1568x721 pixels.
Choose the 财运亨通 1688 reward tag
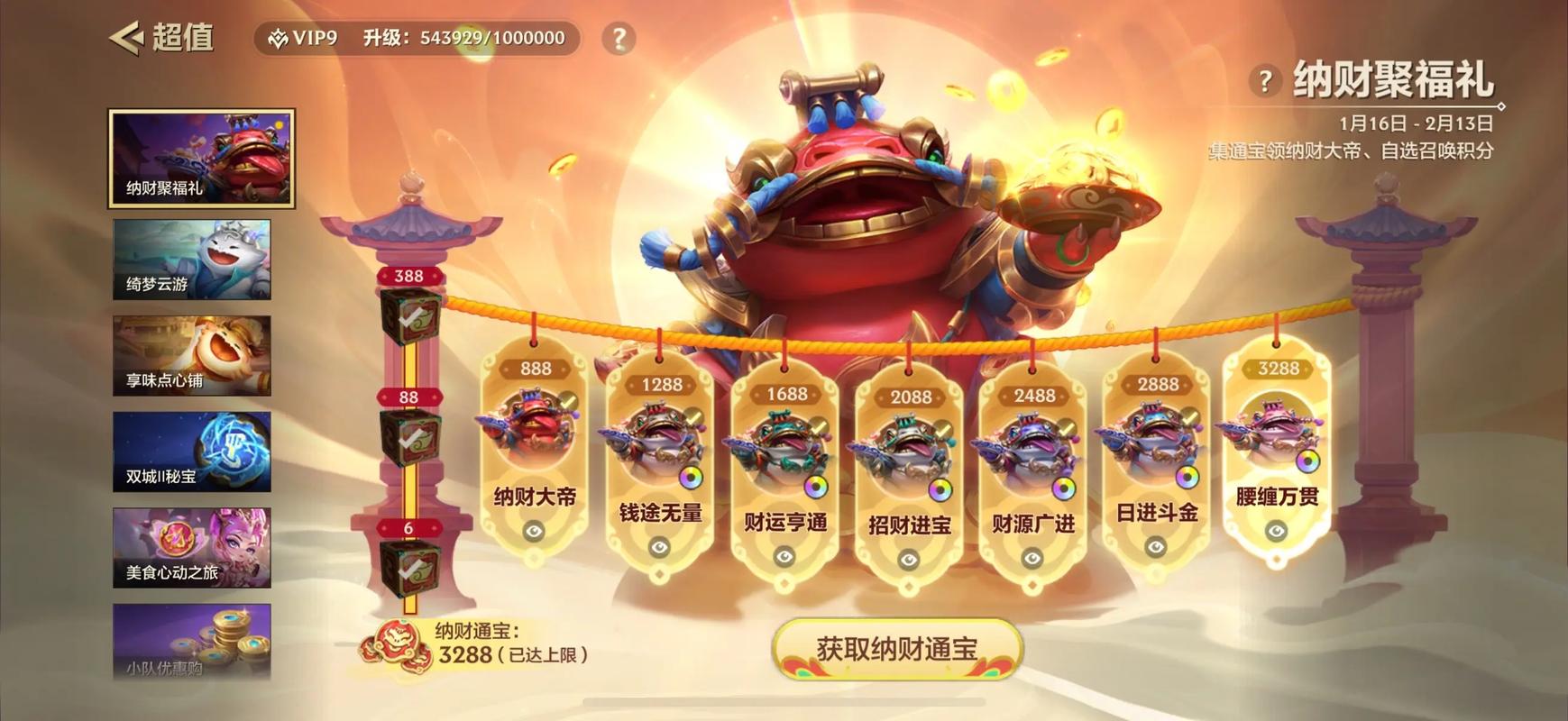tap(785, 469)
